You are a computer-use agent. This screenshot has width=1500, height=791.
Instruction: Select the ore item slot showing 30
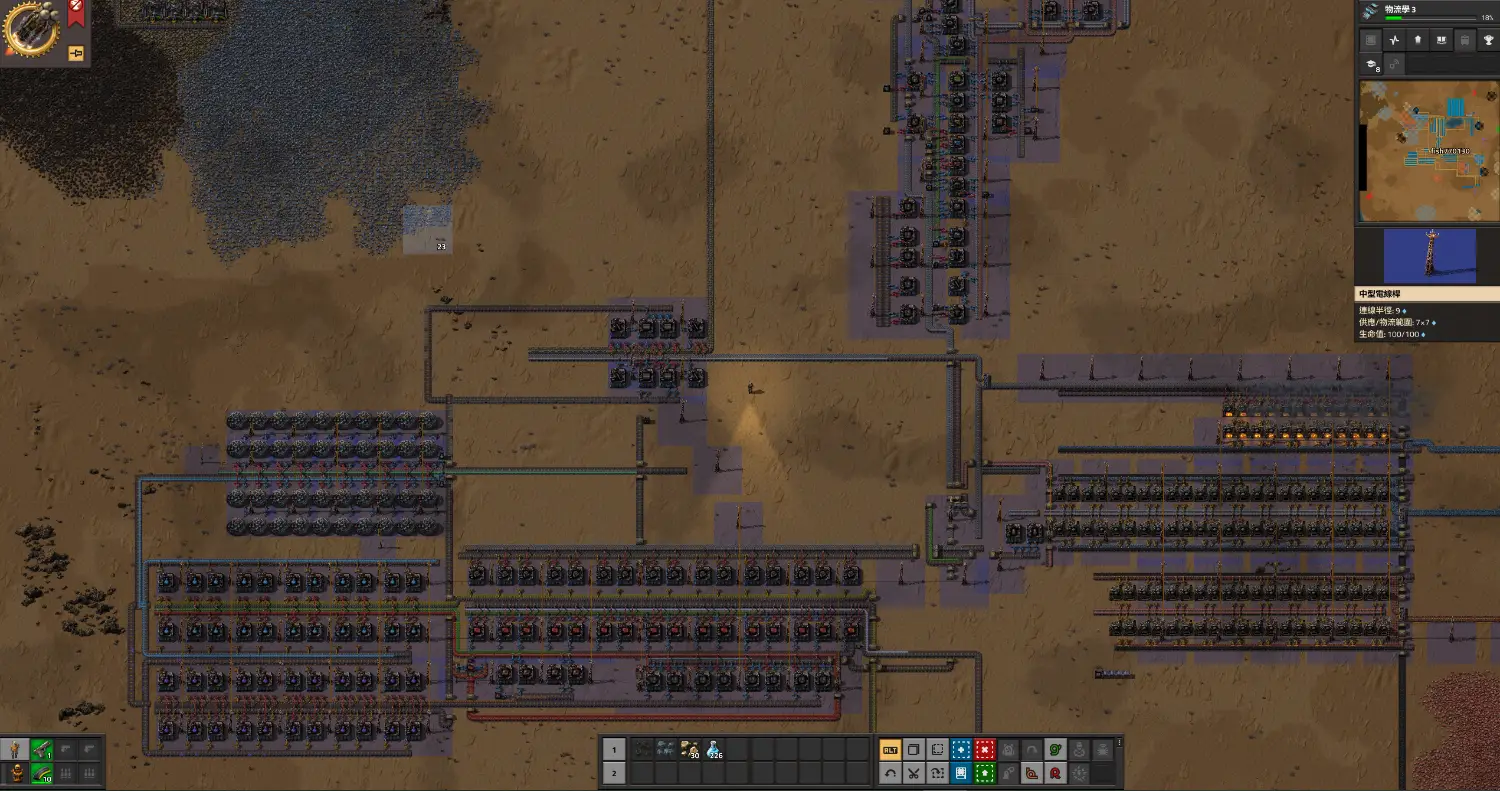coord(689,749)
